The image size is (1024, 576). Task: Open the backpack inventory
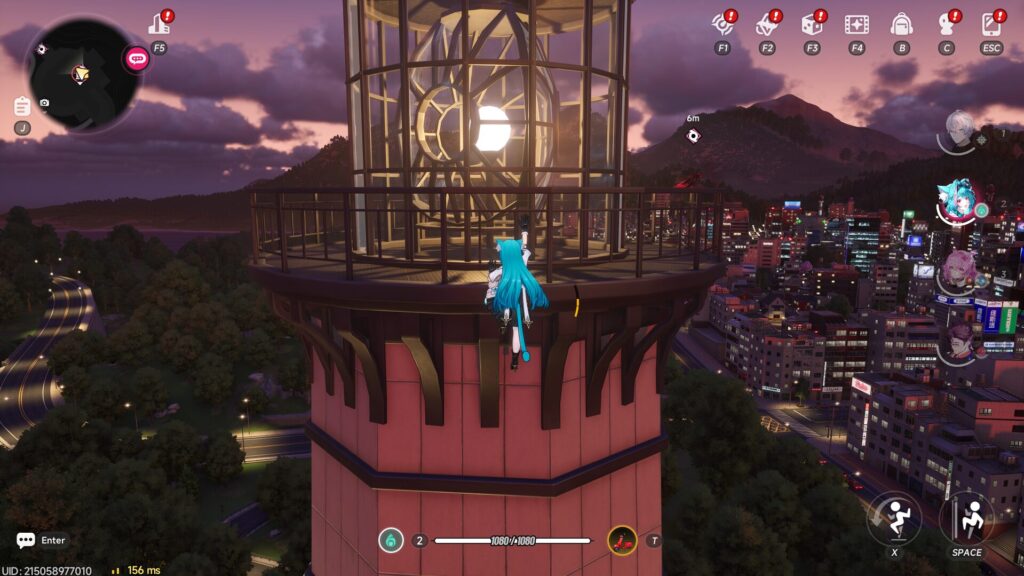tap(901, 24)
